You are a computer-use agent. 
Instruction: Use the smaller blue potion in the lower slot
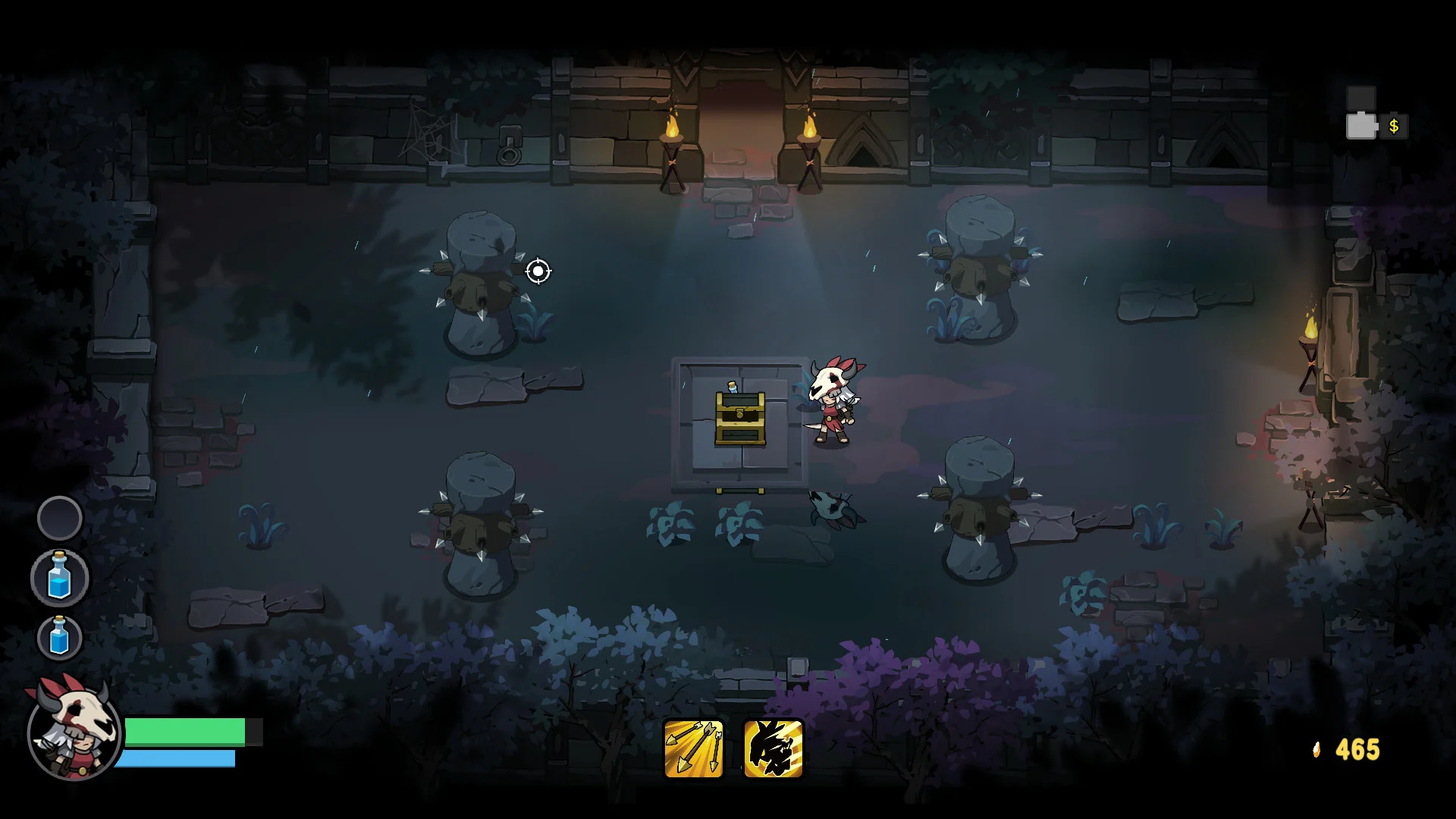[59, 638]
